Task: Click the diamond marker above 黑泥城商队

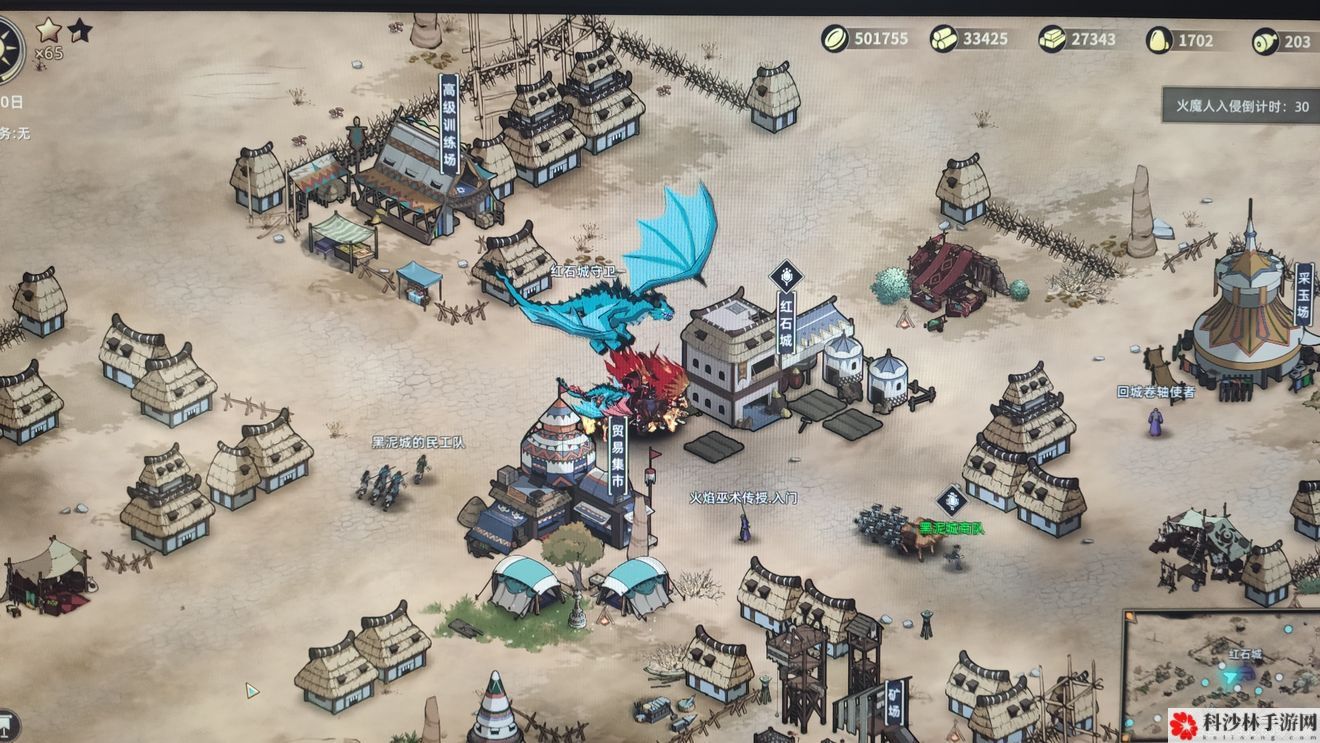Action: [x=951, y=500]
